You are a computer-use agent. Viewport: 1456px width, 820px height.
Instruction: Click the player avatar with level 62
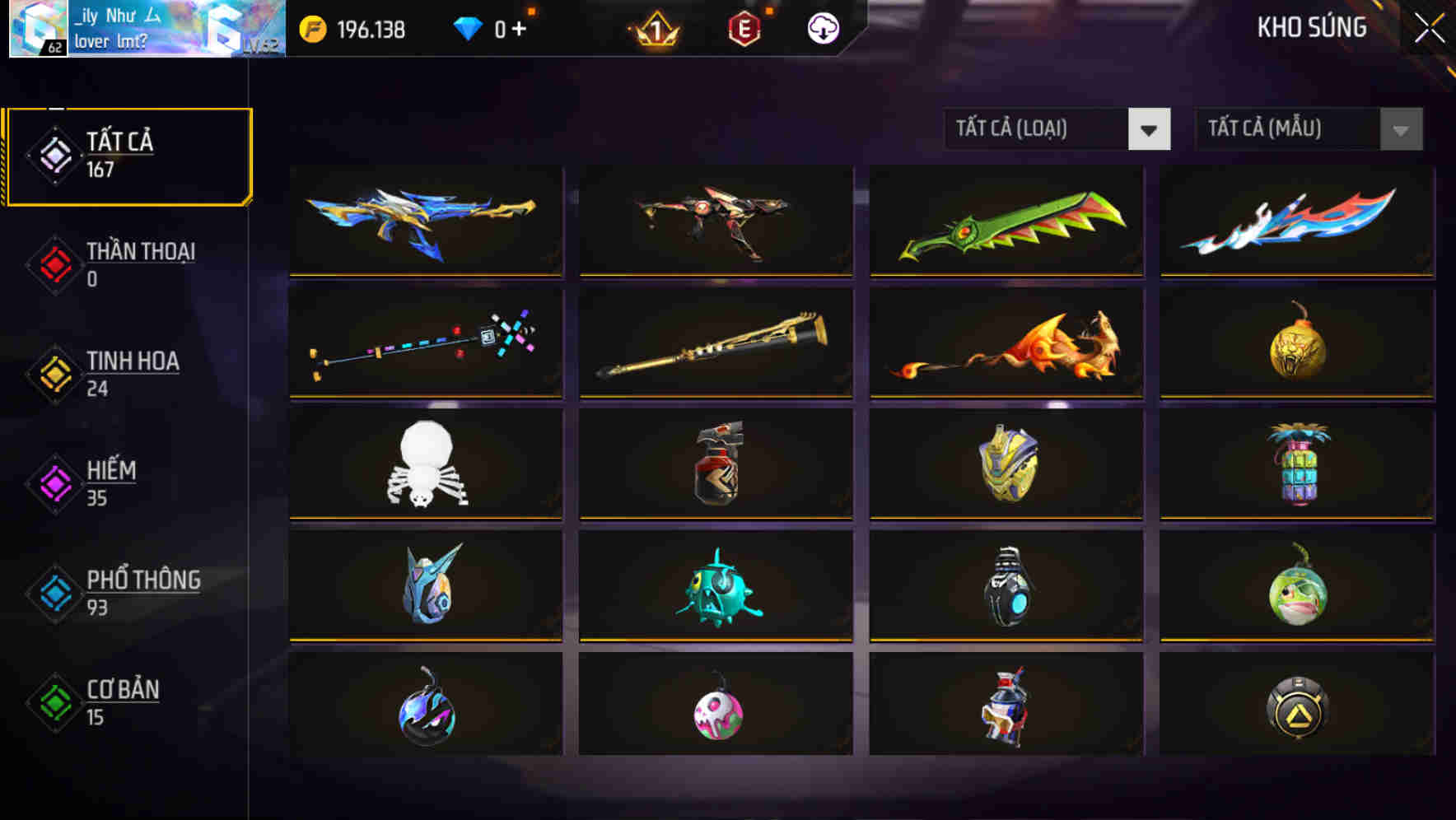tap(37, 27)
